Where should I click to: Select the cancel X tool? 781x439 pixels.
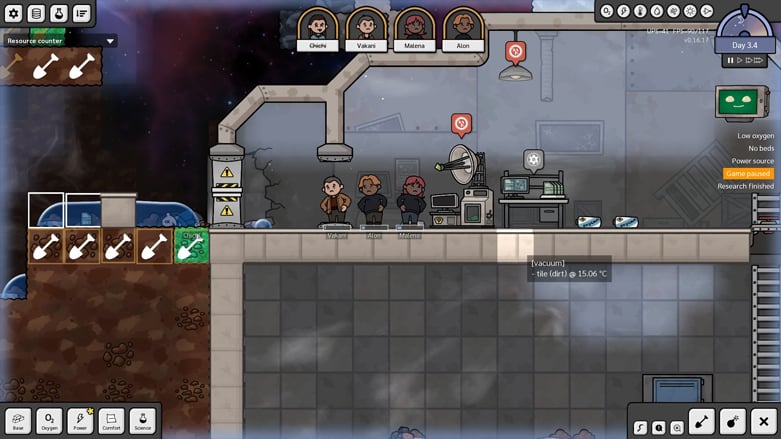click(764, 422)
